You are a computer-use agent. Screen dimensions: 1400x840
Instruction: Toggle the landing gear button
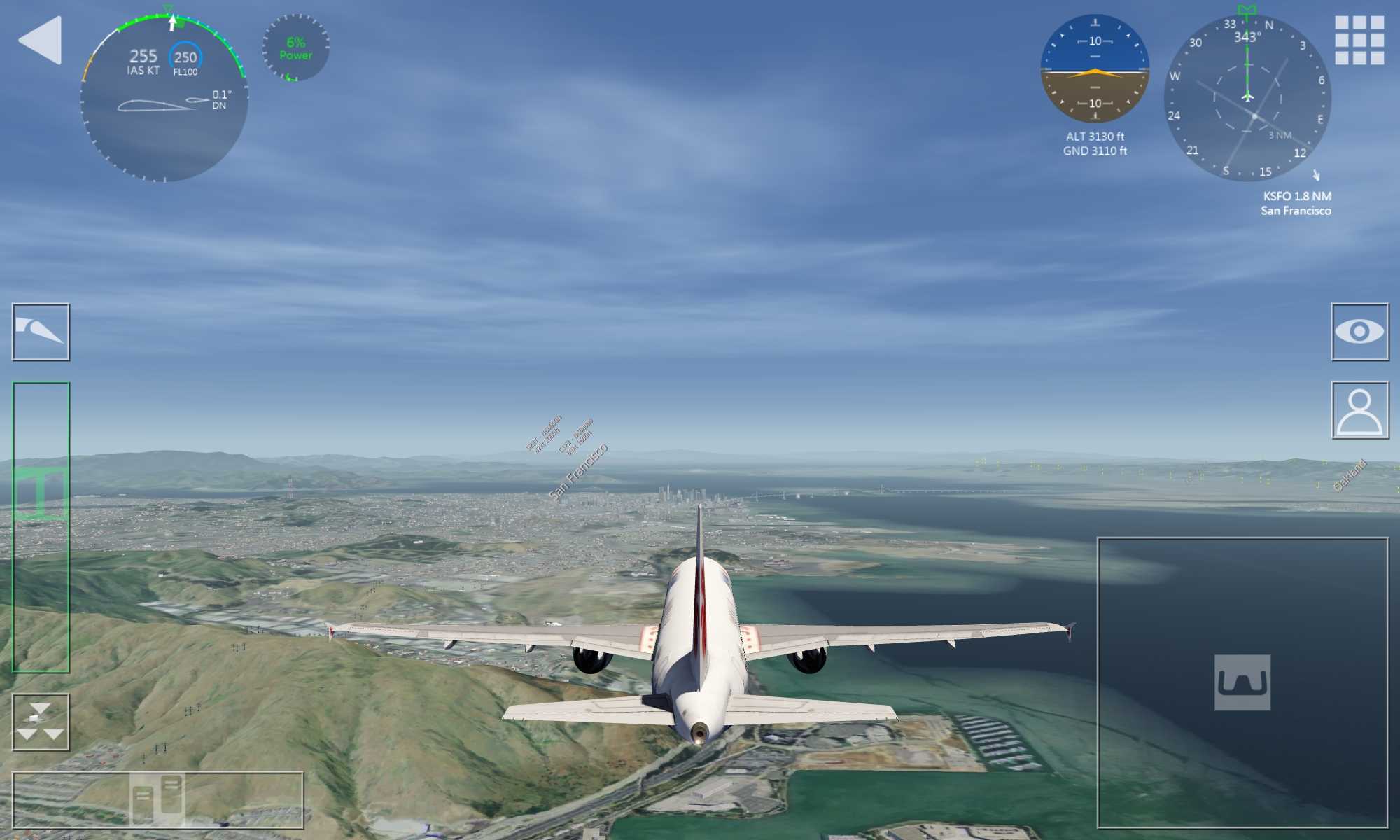(41, 722)
